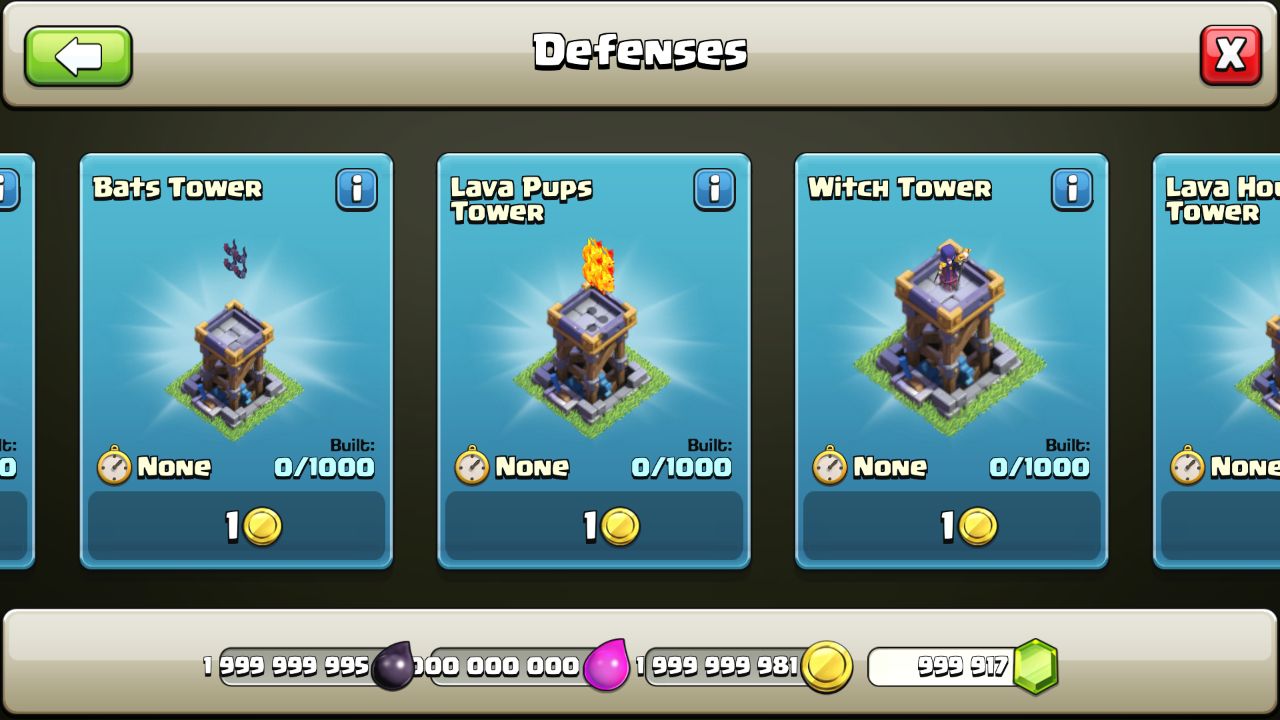Buy the Bats Tower for 1 gold
This screenshot has height=720, width=1280.
pos(235,527)
